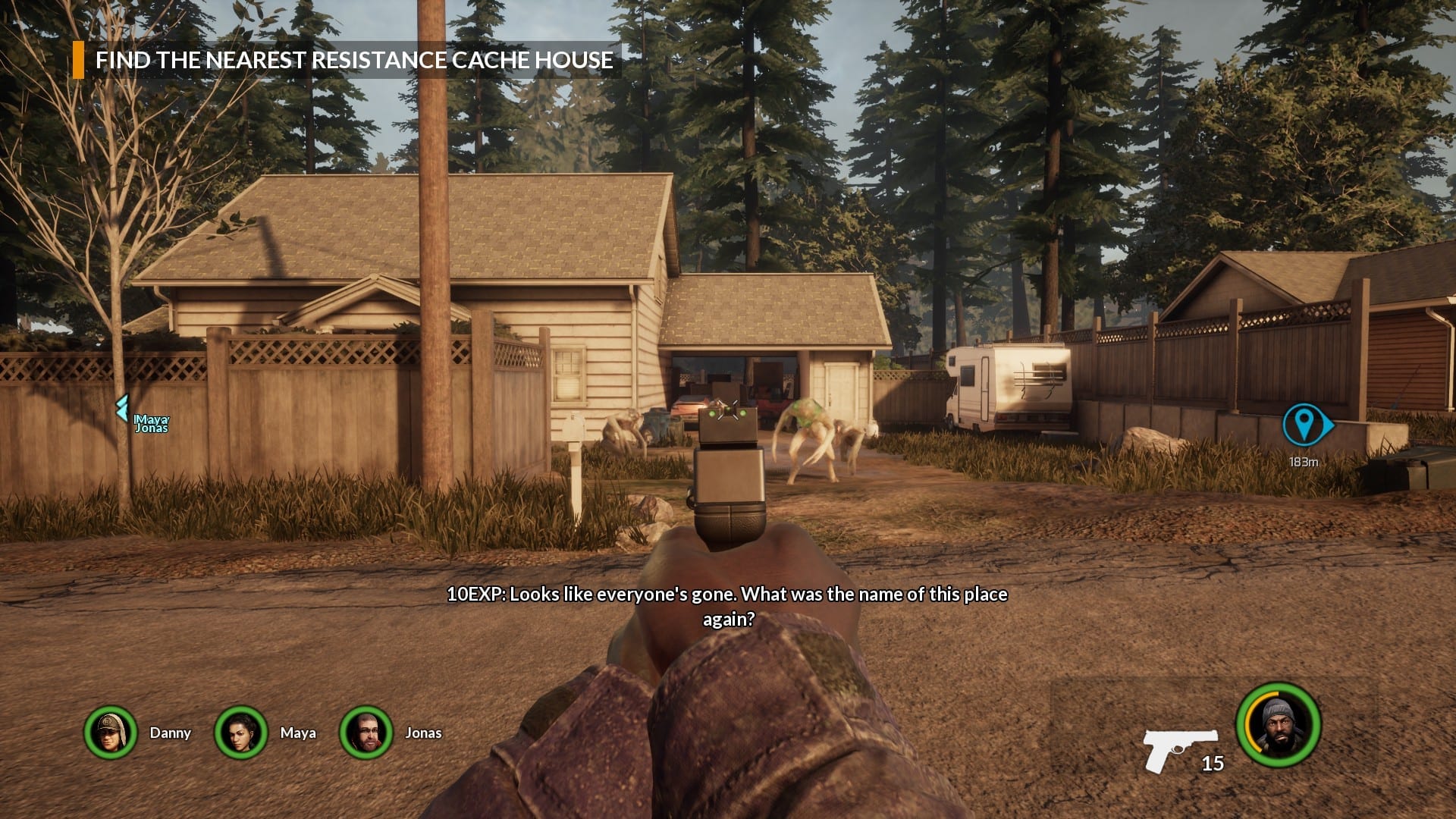The width and height of the screenshot is (1456, 819).
Task: Click the Maya and Jonas offscreen teammate indicator
Action: click(144, 422)
